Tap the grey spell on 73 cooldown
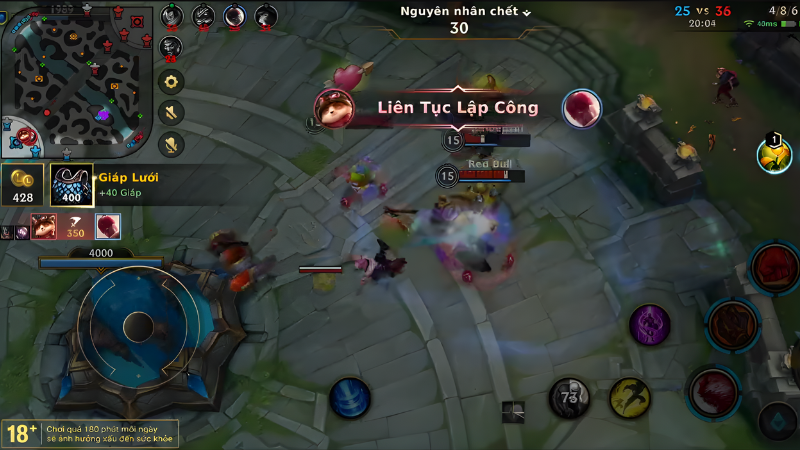Viewport: 800px width, 450px height. [x=569, y=398]
